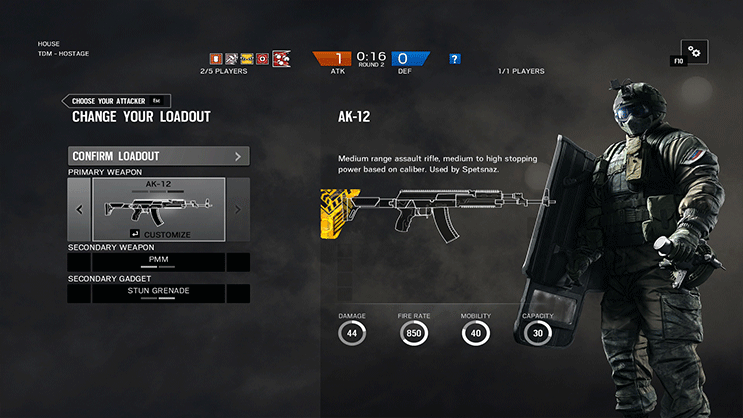Image resolution: width=743 pixels, height=418 pixels.
Task: Select the previous primary weapon arrow
Action: pyautogui.click(x=80, y=210)
